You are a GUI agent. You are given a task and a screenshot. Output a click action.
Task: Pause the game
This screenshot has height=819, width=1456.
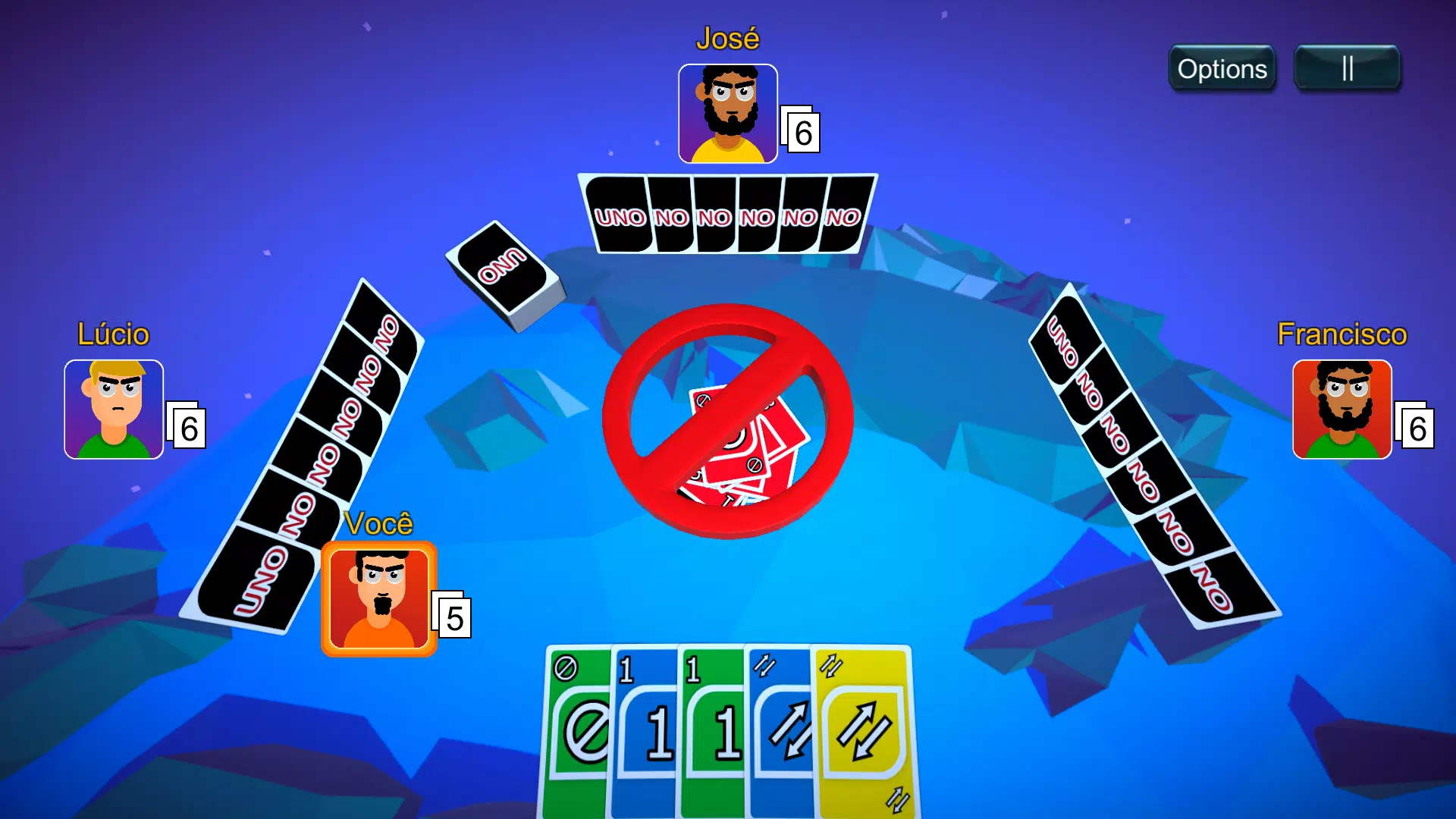(x=1348, y=67)
